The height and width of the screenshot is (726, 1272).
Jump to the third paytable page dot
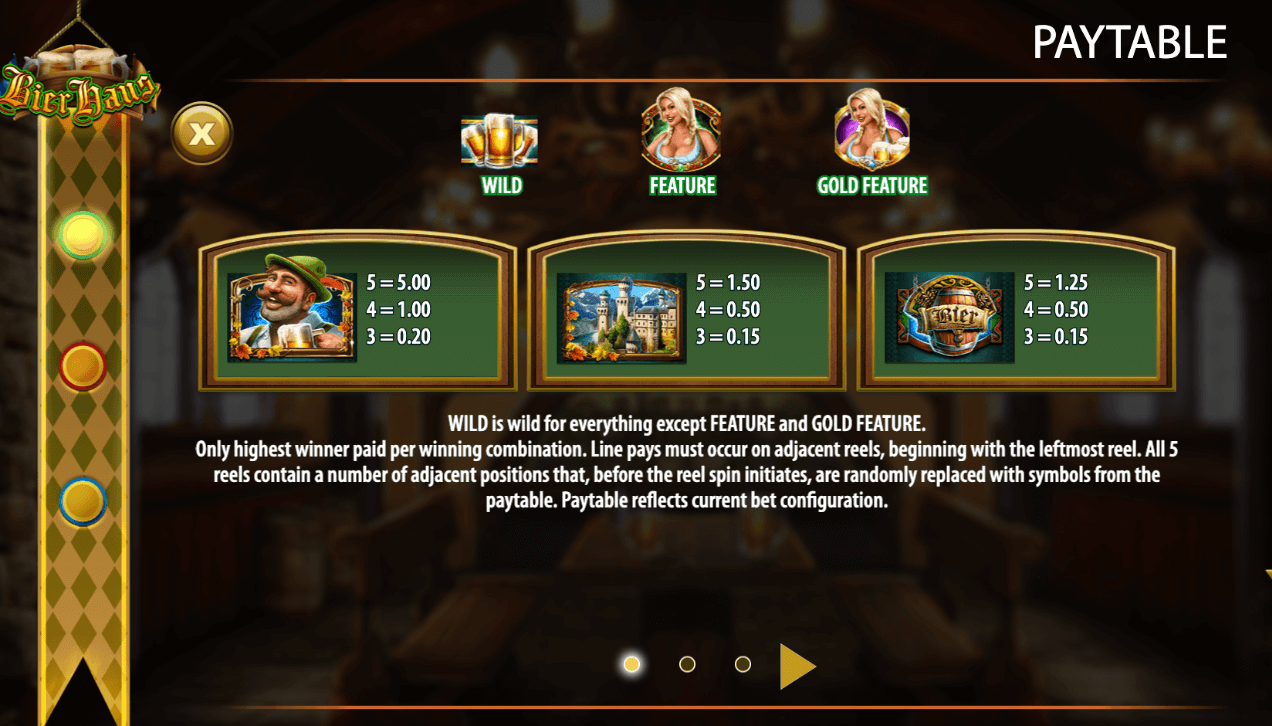pyautogui.click(x=743, y=664)
